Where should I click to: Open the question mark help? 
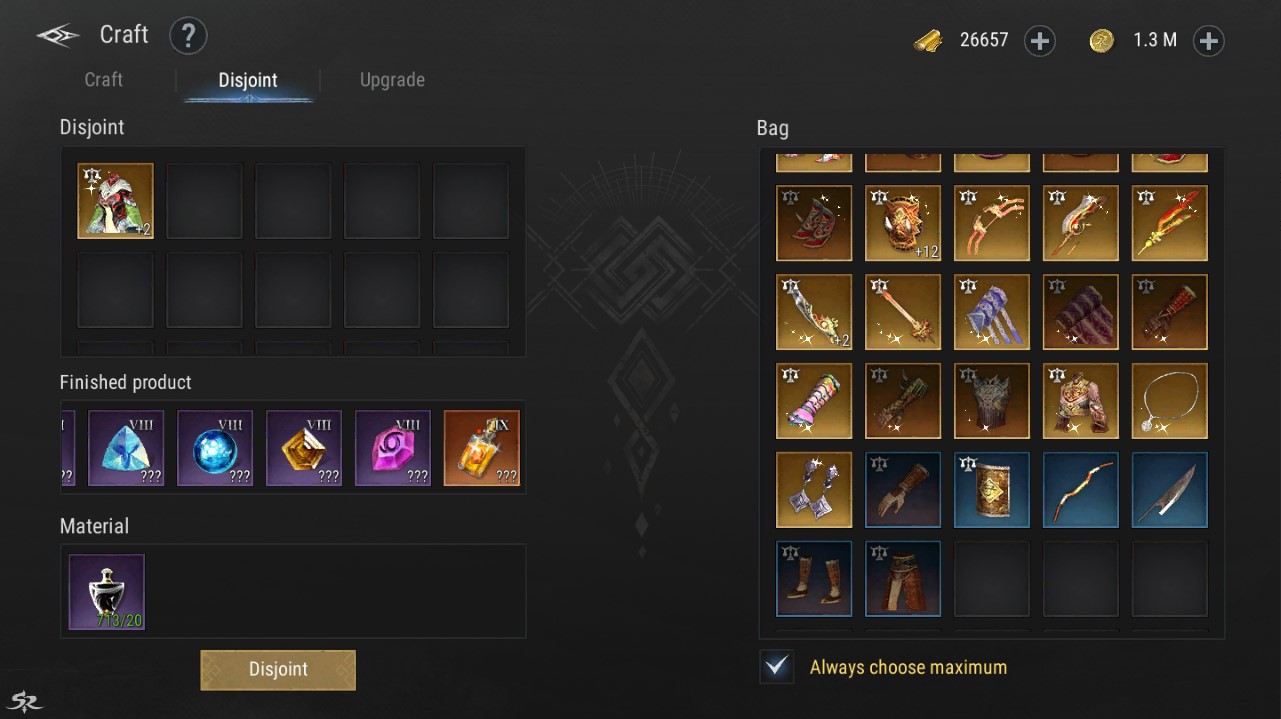coord(188,36)
